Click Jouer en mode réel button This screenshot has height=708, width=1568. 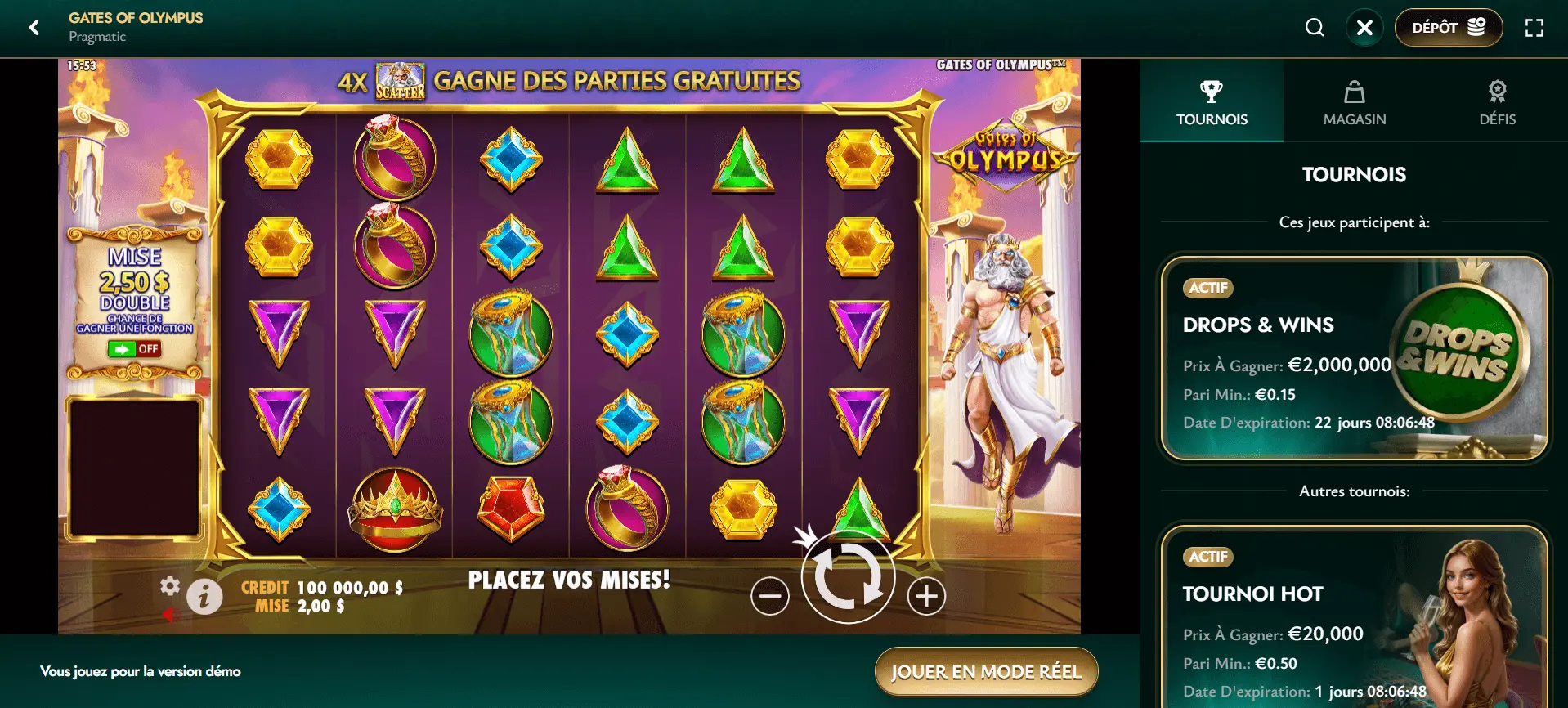click(986, 672)
